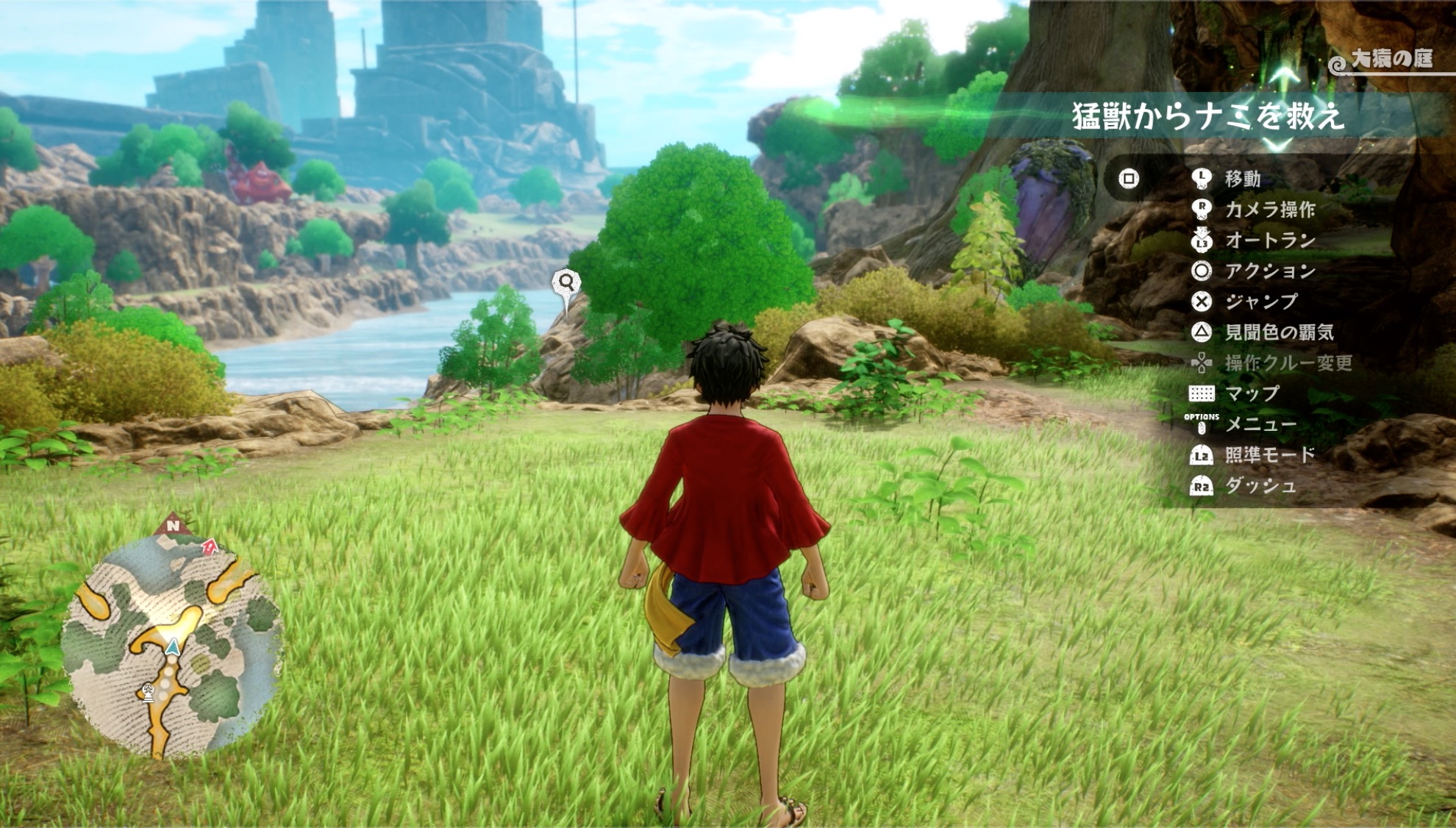
Task: Select the red marker on minimap edge
Action: 210,546
